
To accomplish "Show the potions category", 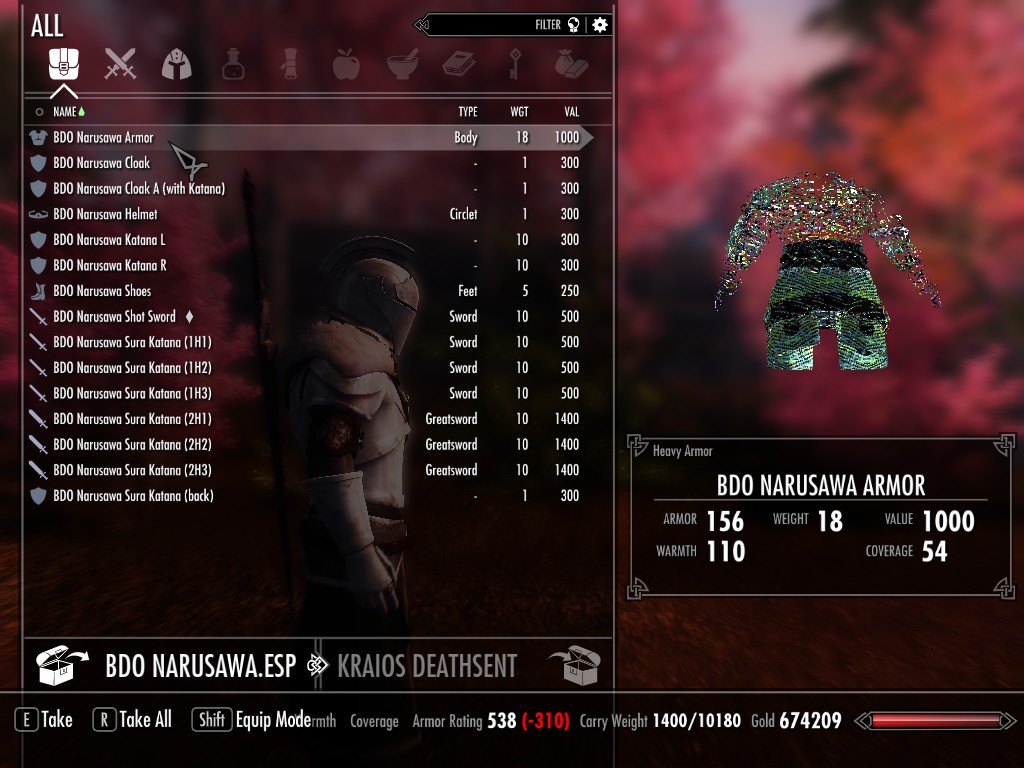I will pos(233,65).
